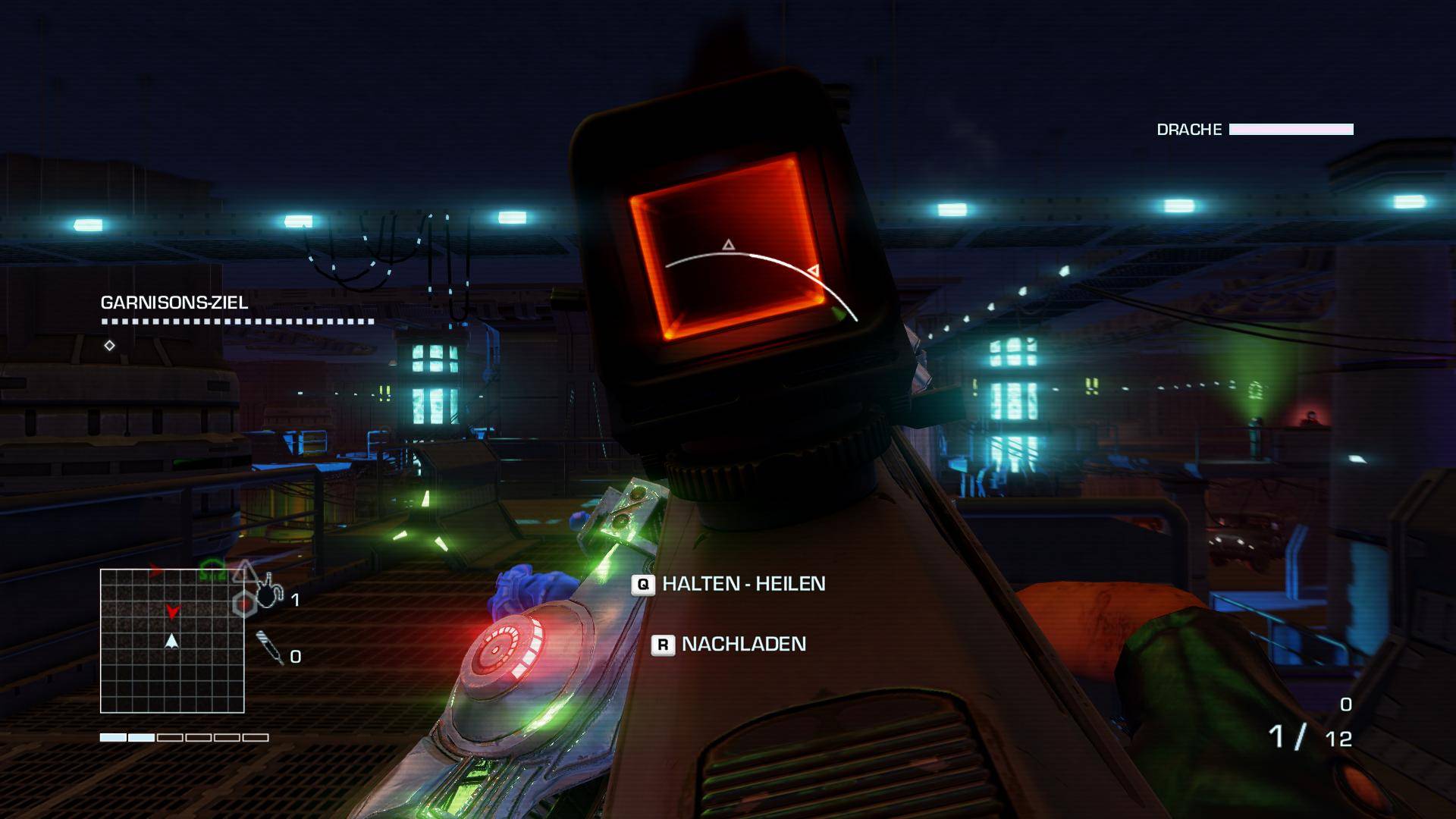Image resolution: width=1456 pixels, height=819 pixels.
Task: Click the grid minimap
Action: pos(172,642)
